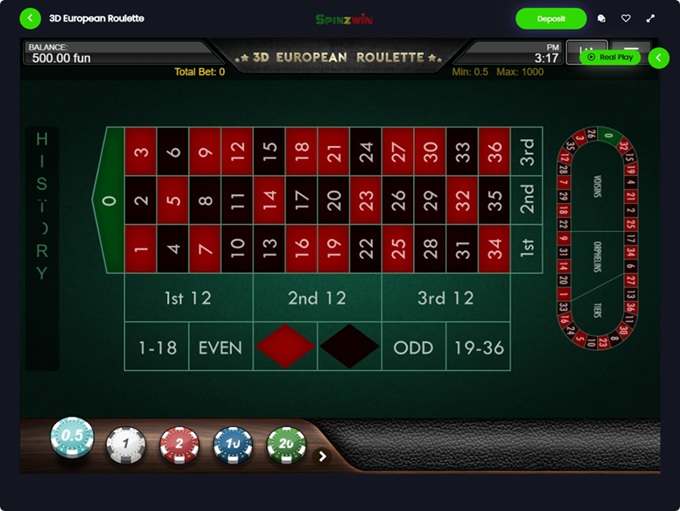Place a bet on the 1st 12 dozen
The image size is (680, 511).
pyautogui.click(x=188, y=298)
